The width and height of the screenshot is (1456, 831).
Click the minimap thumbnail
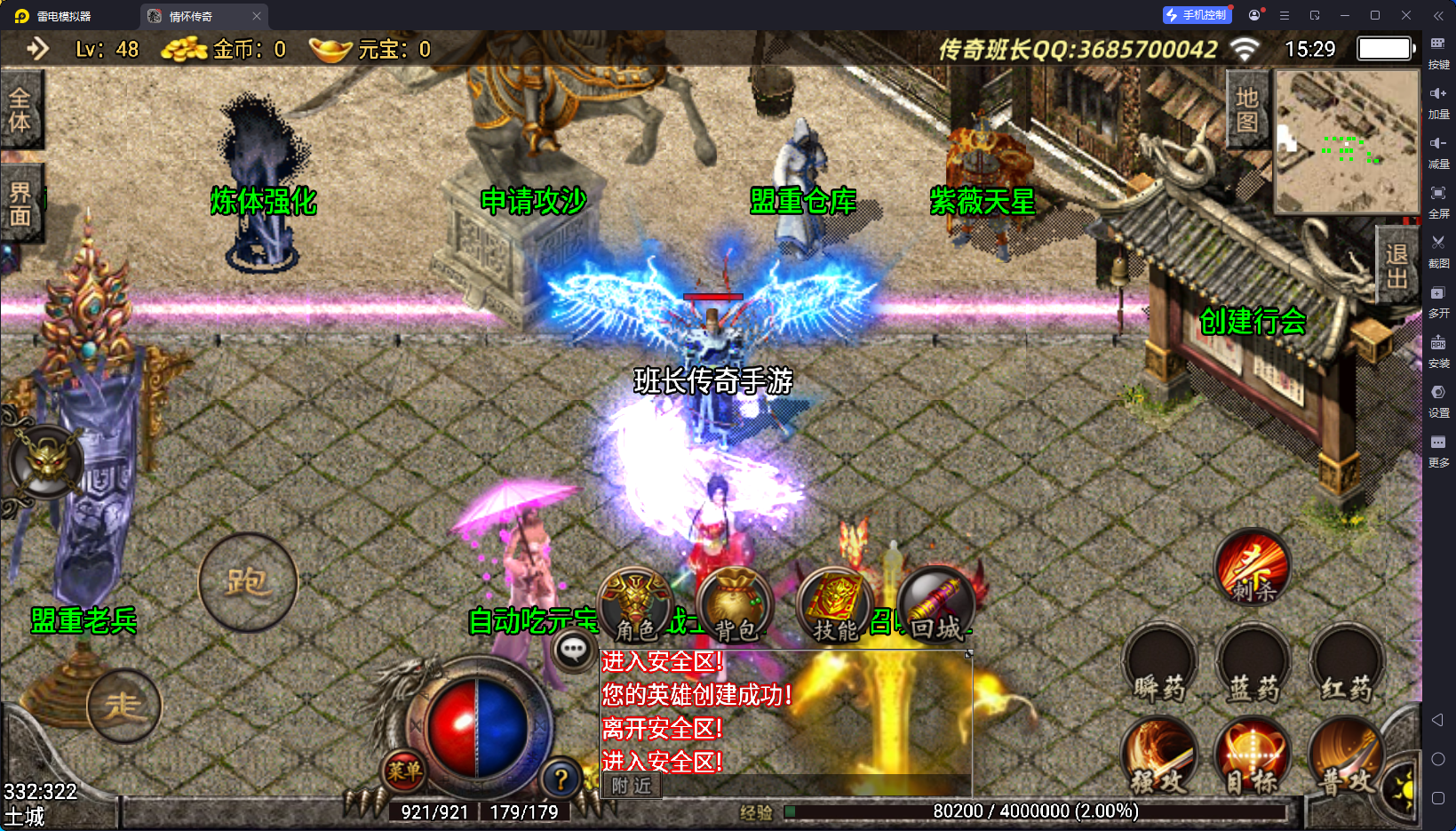click(1347, 142)
